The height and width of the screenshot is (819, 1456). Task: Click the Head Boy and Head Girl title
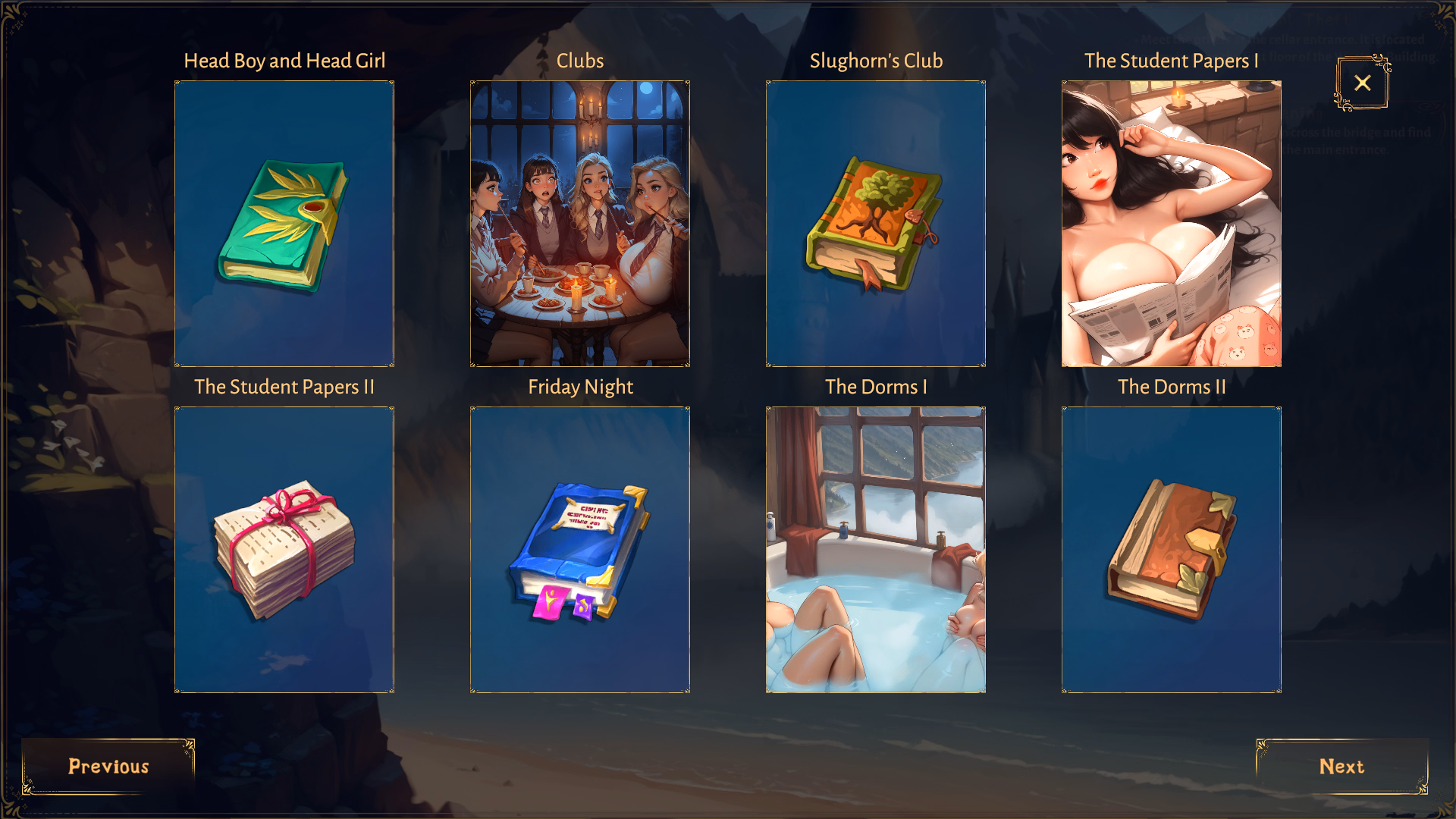coord(284,61)
